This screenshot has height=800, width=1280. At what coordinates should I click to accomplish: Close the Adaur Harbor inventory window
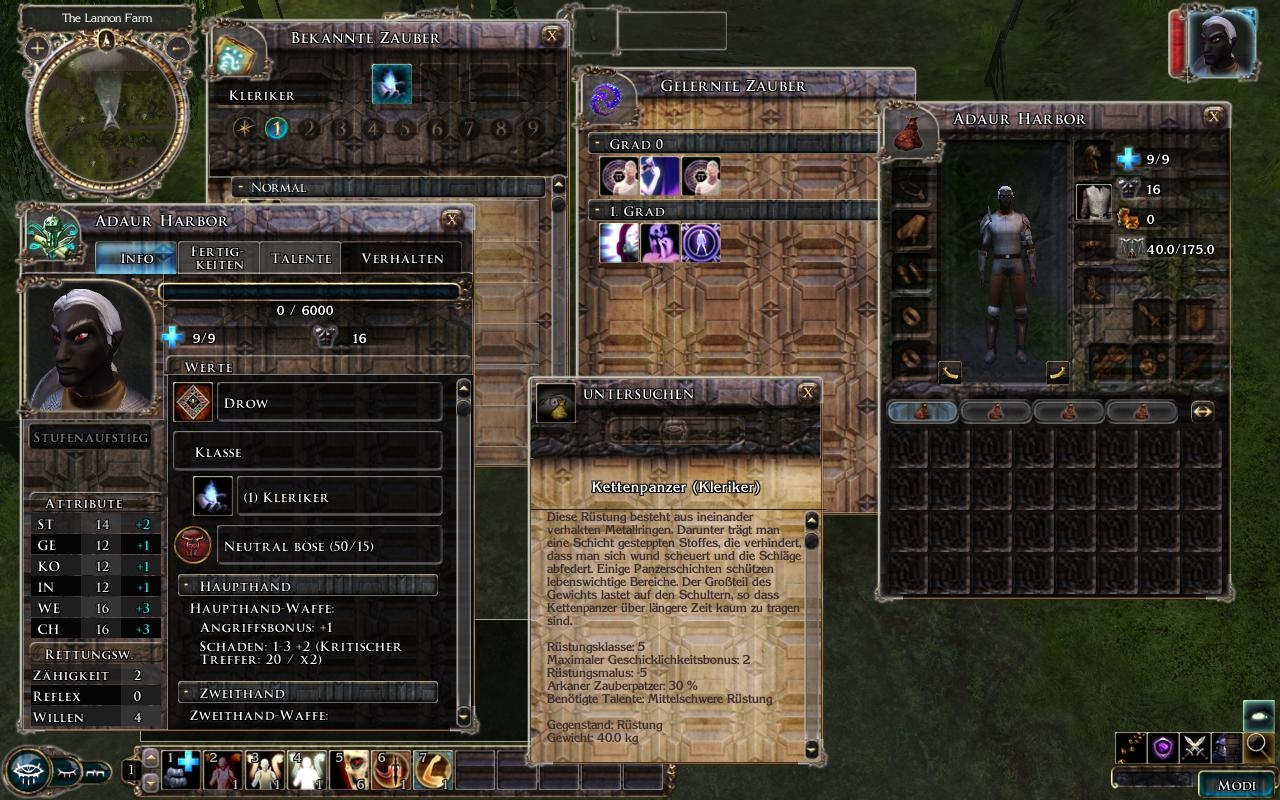1214,117
